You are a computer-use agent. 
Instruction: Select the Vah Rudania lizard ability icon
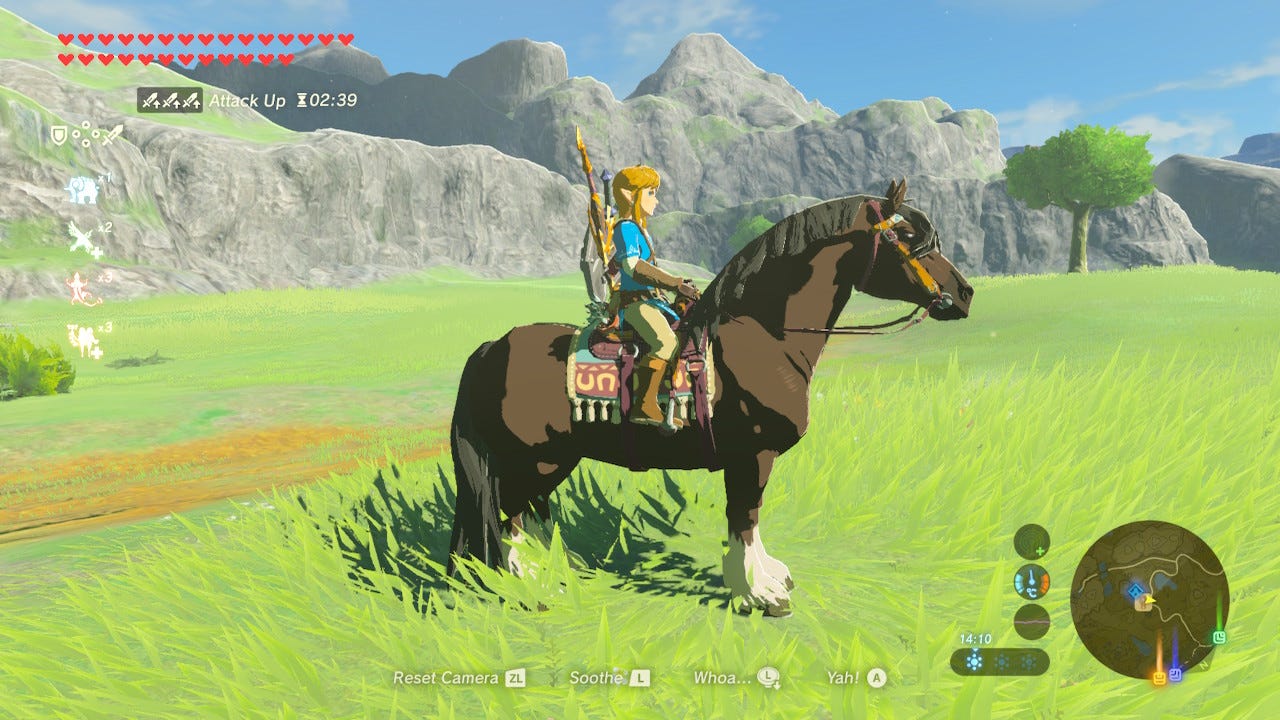pyautogui.click(x=78, y=287)
